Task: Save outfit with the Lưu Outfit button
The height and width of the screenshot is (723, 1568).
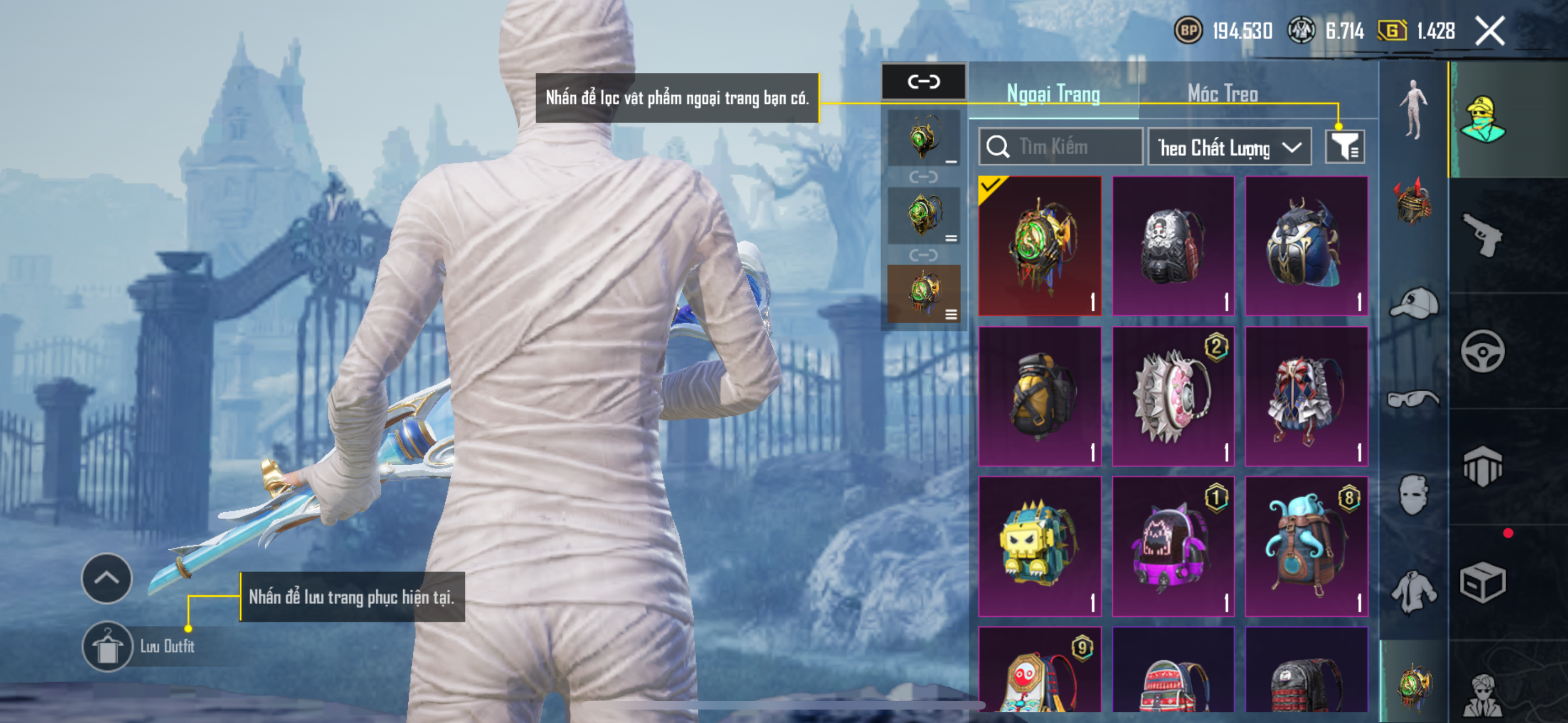Action: pos(108,646)
